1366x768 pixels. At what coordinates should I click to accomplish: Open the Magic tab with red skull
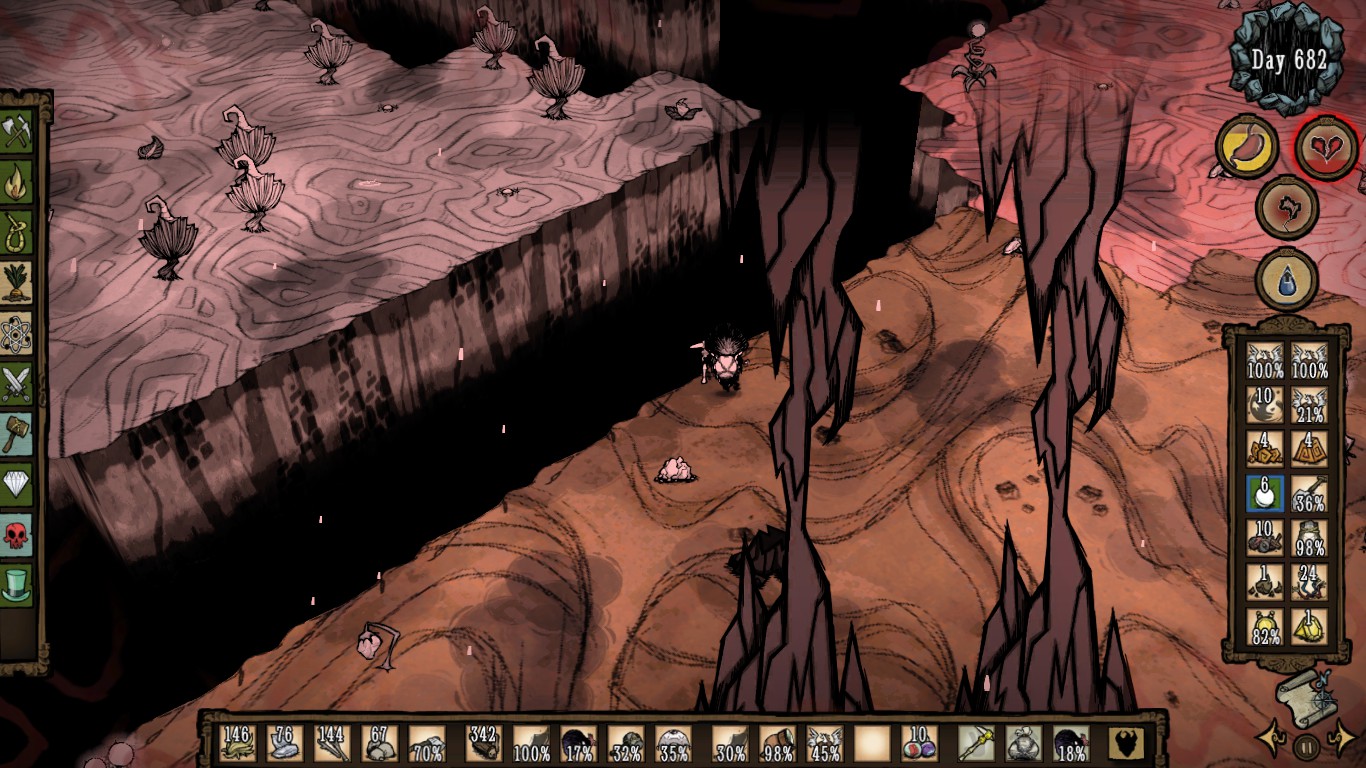click(x=17, y=534)
